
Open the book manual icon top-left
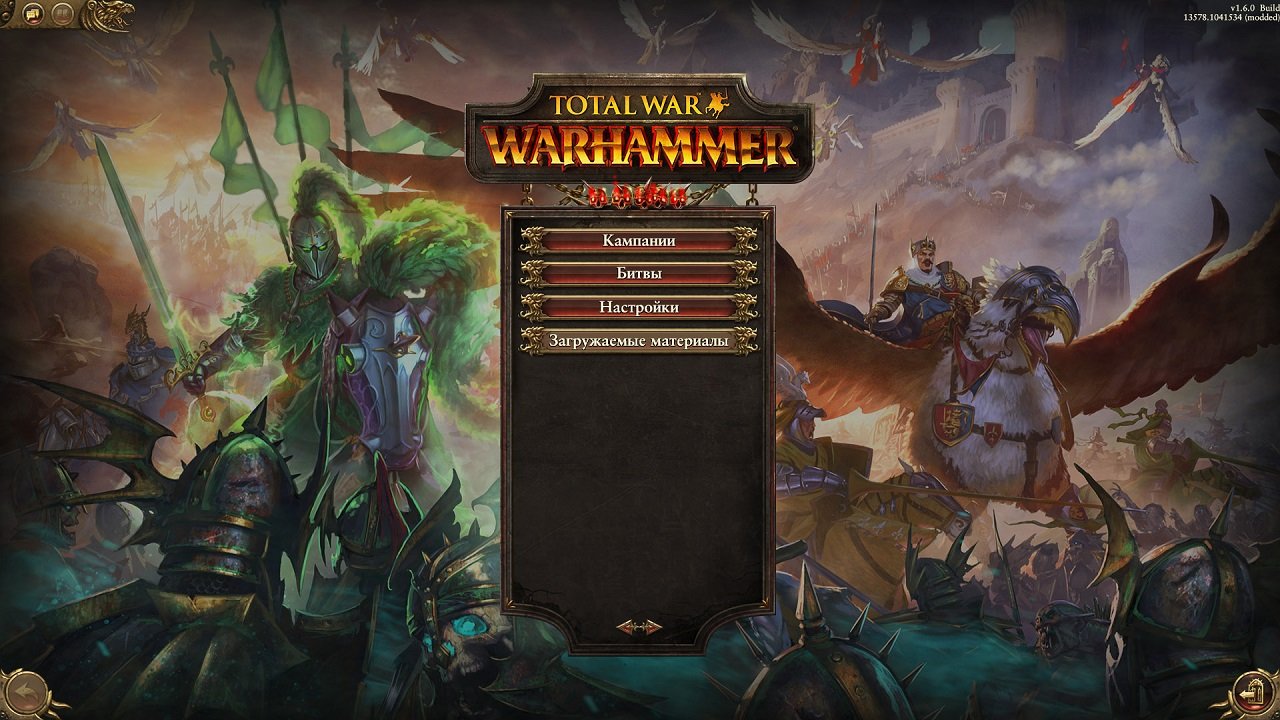coord(62,13)
